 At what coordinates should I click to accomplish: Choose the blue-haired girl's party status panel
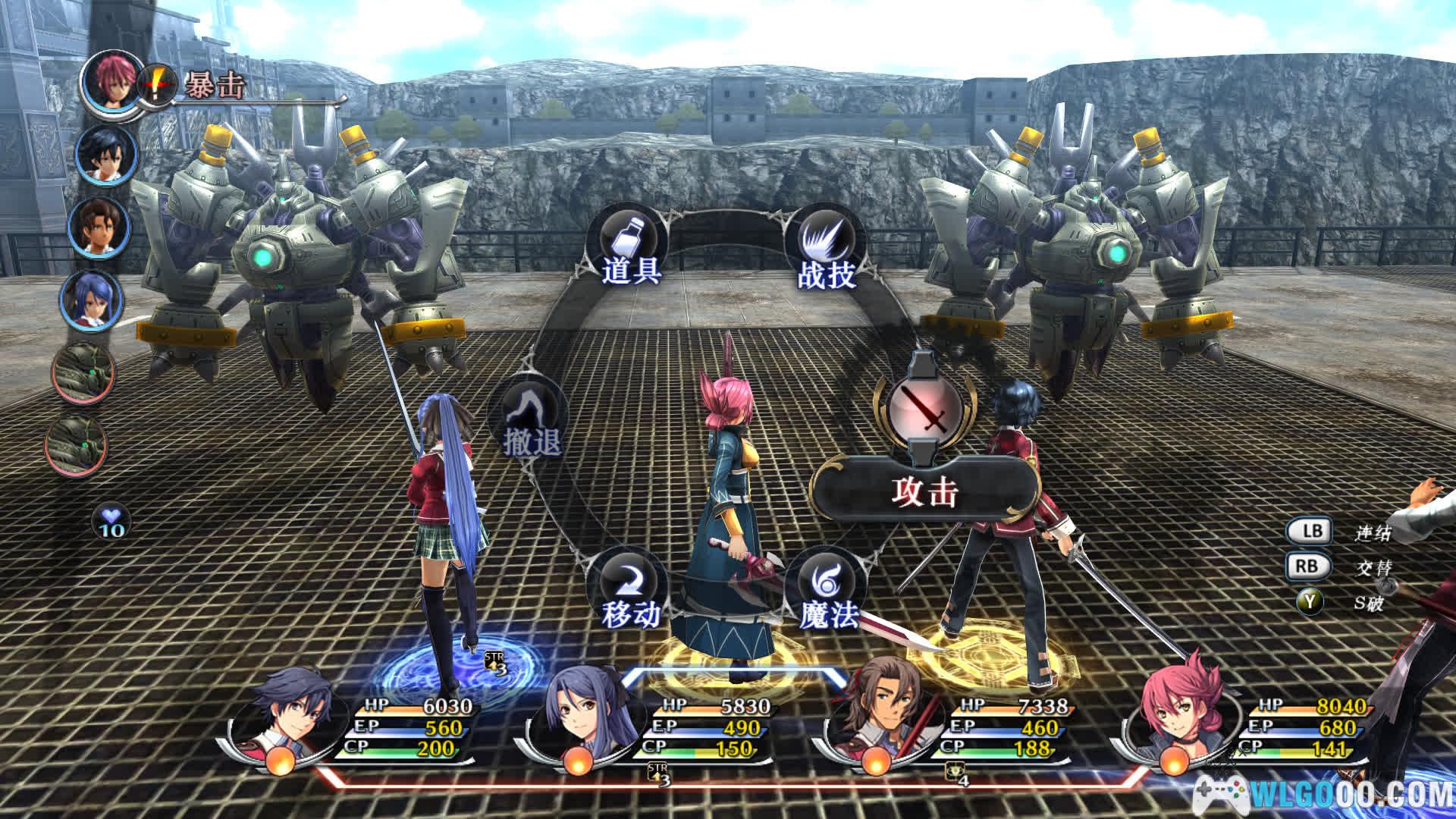[652, 728]
